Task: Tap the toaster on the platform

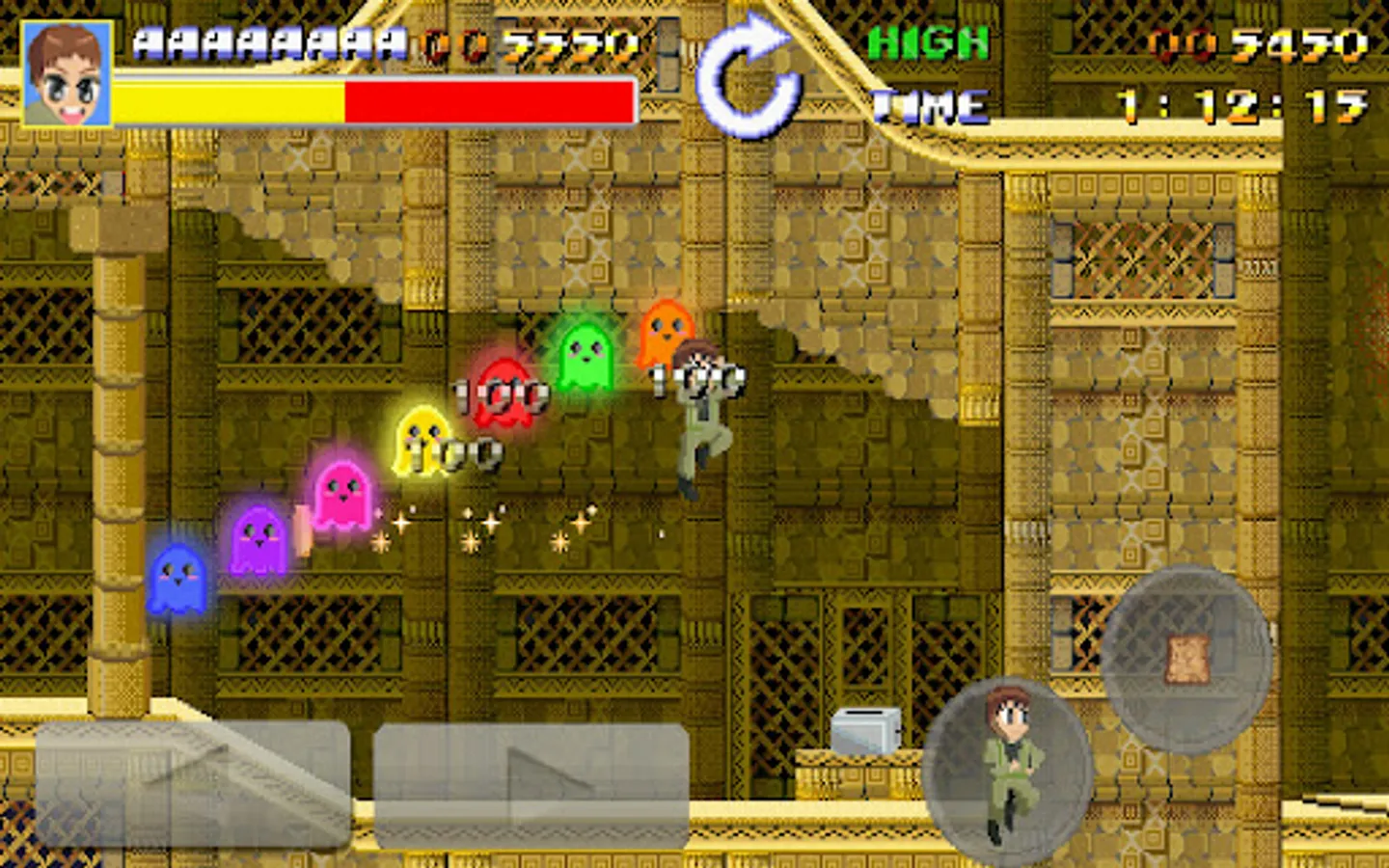Action: (x=866, y=730)
